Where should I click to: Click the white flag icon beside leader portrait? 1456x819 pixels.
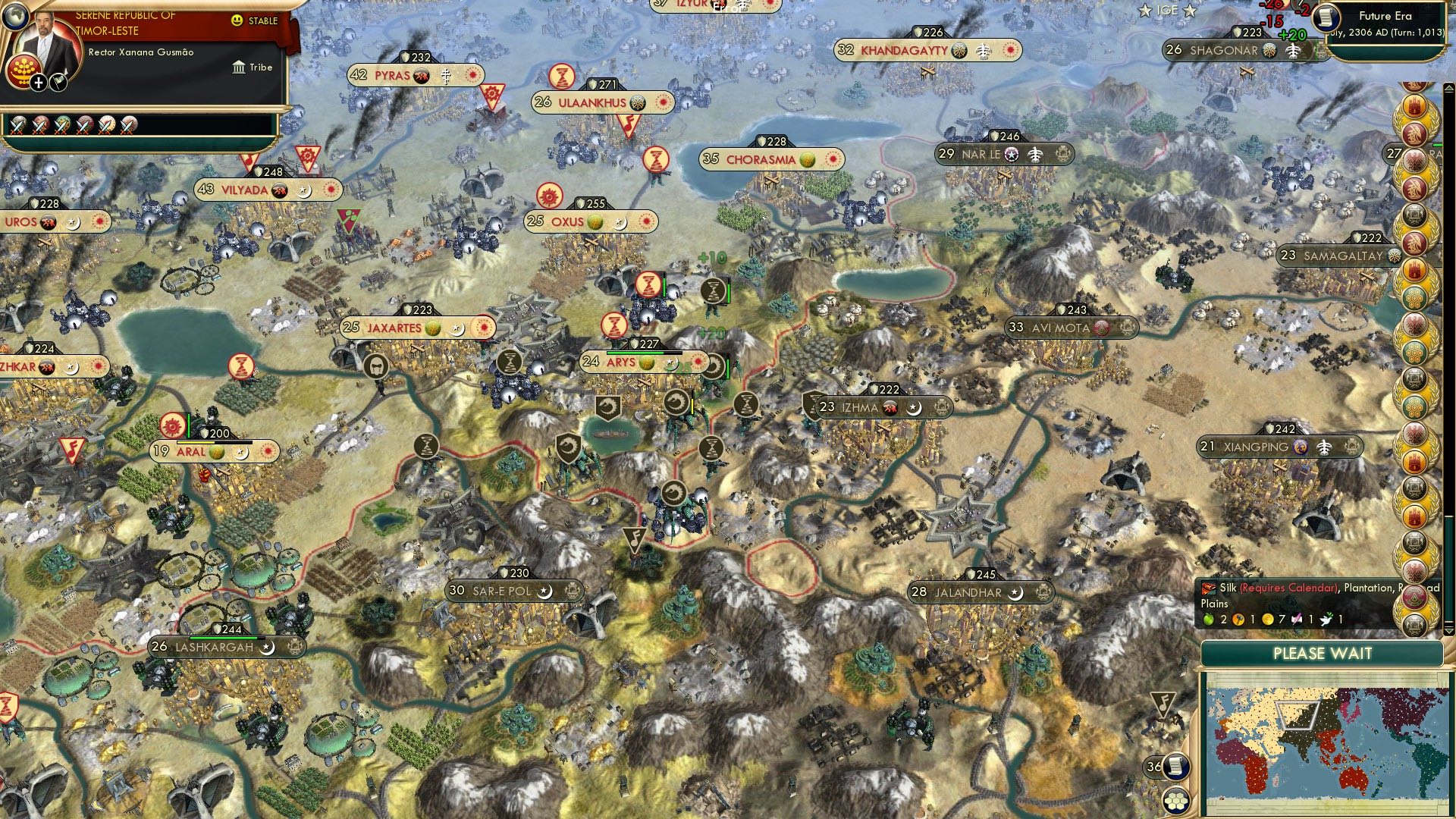[x=59, y=83]
